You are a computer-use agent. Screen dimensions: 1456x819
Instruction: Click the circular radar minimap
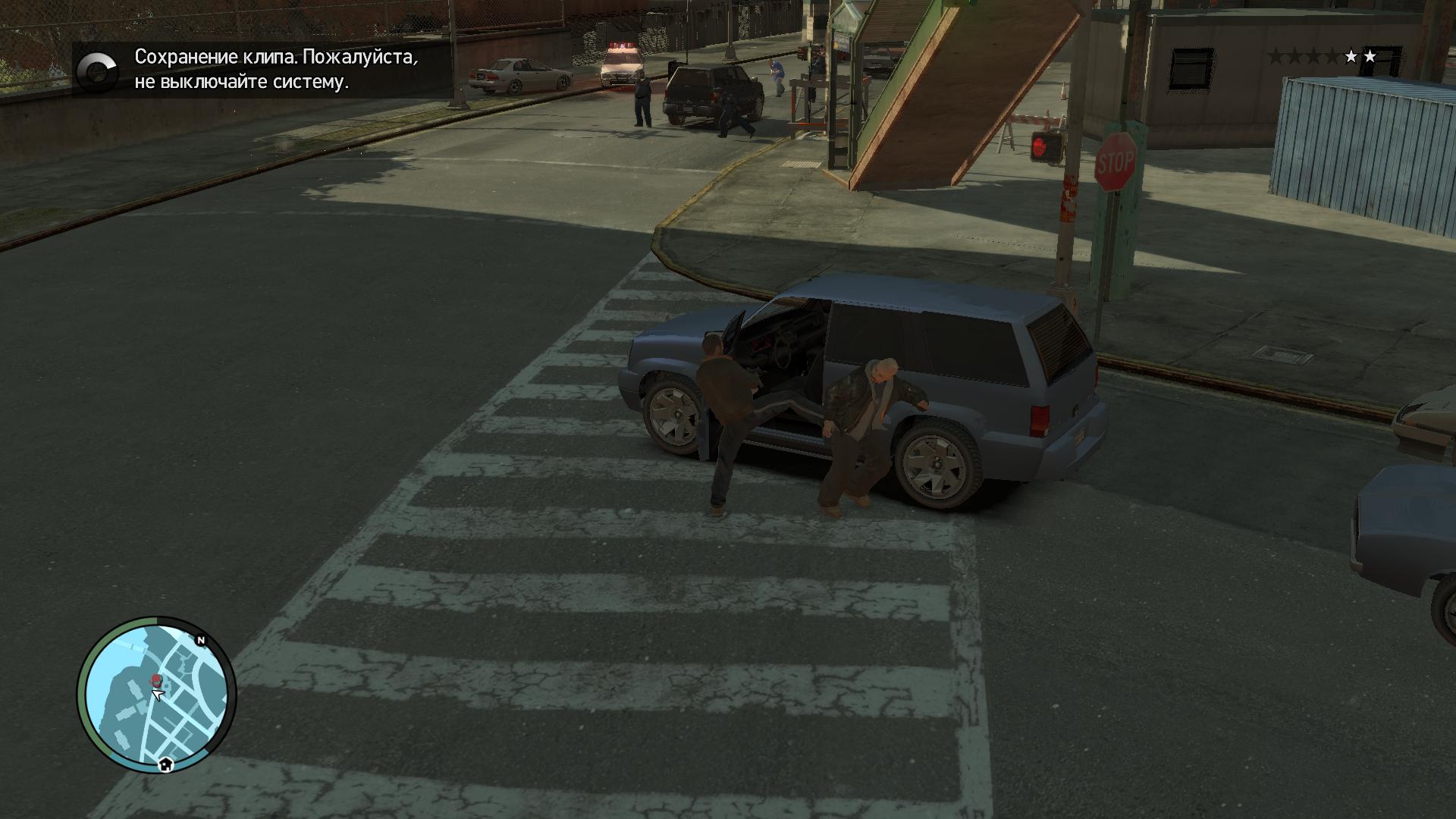pyautogui.click(x=156, y=695)
